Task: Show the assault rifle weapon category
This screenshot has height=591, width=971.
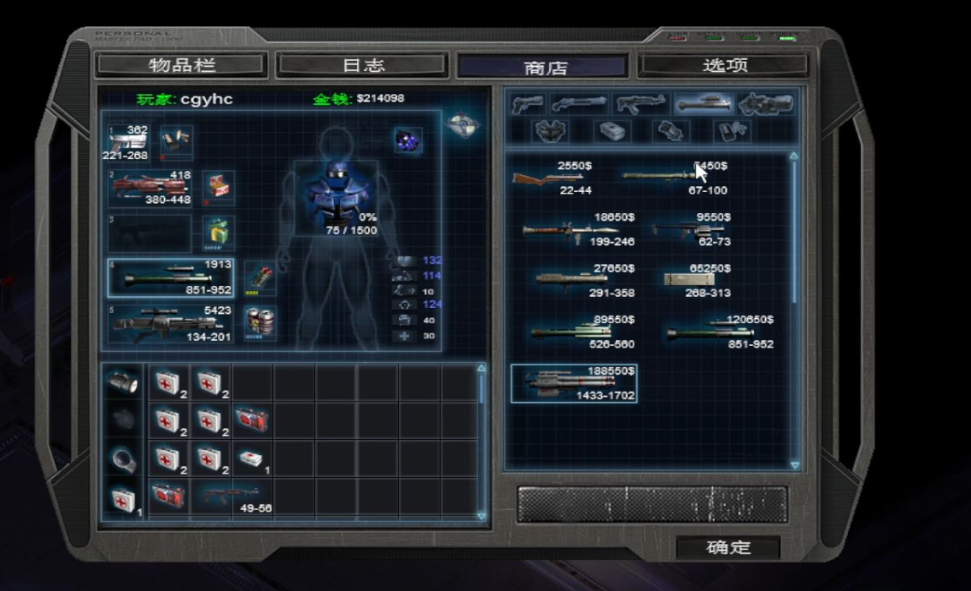Action: click(640, 103)
